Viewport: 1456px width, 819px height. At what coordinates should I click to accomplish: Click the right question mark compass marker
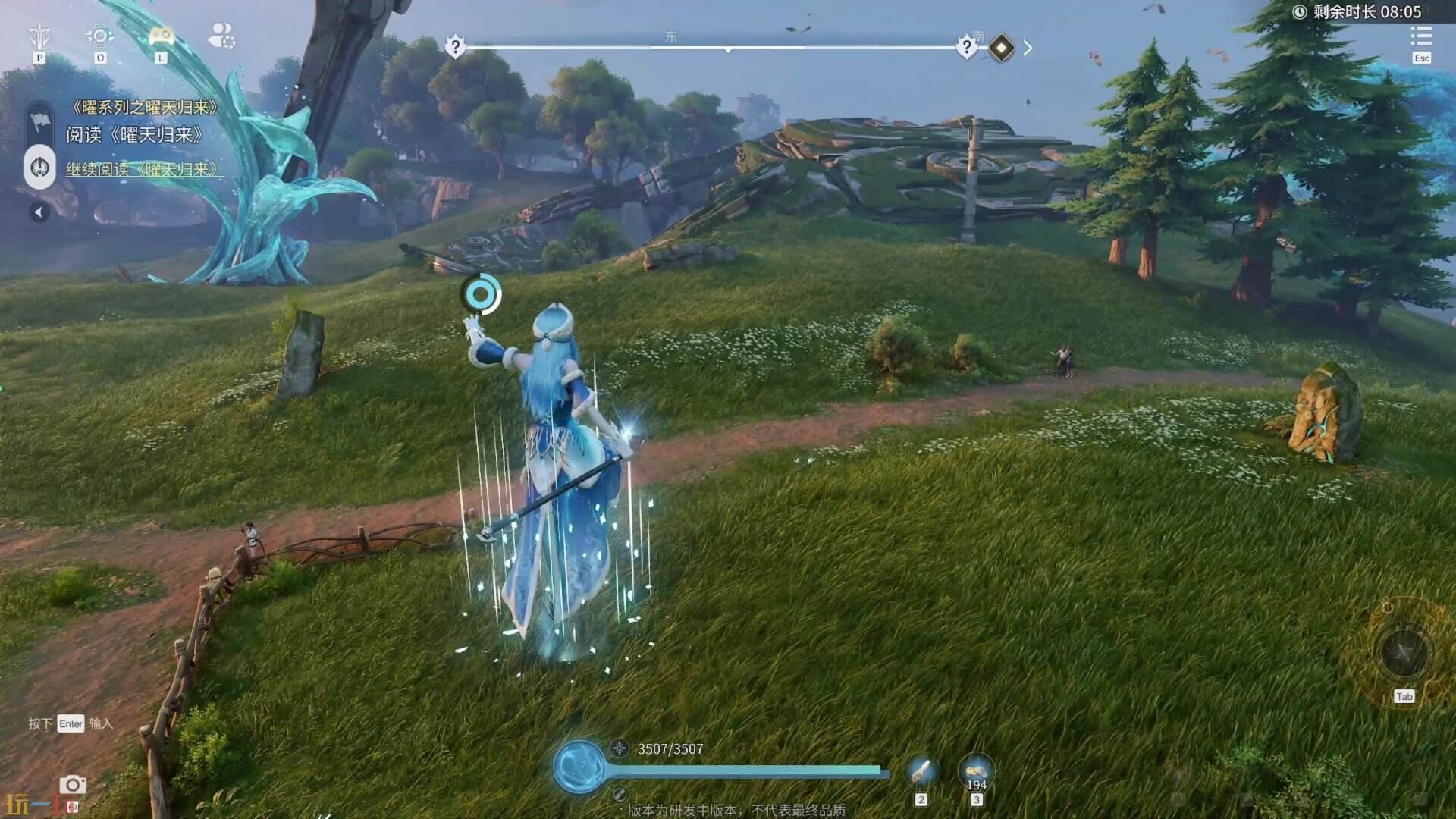tap(966, 47)
